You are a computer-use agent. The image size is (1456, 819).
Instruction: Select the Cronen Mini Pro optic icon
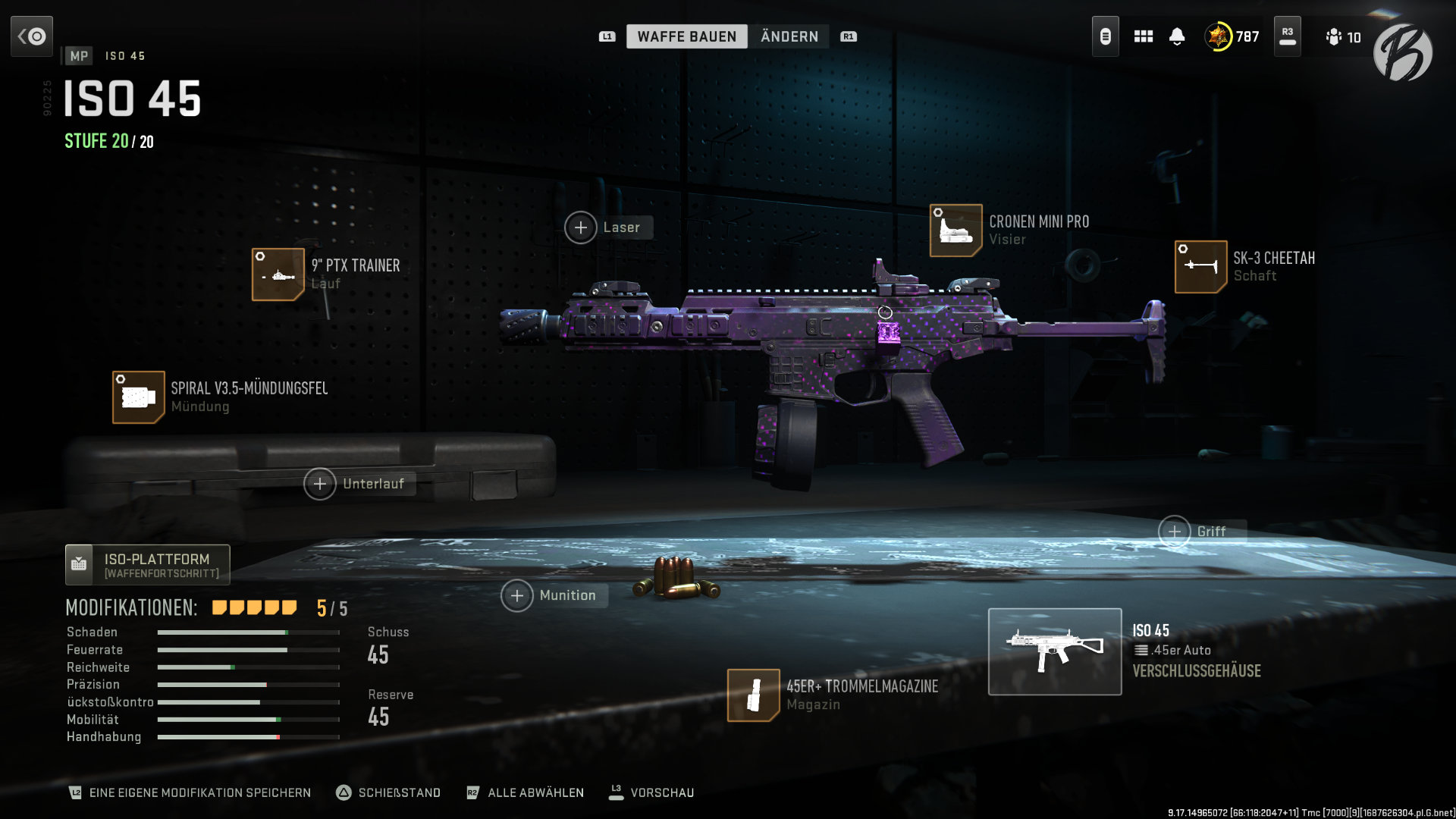click(955, 229)
